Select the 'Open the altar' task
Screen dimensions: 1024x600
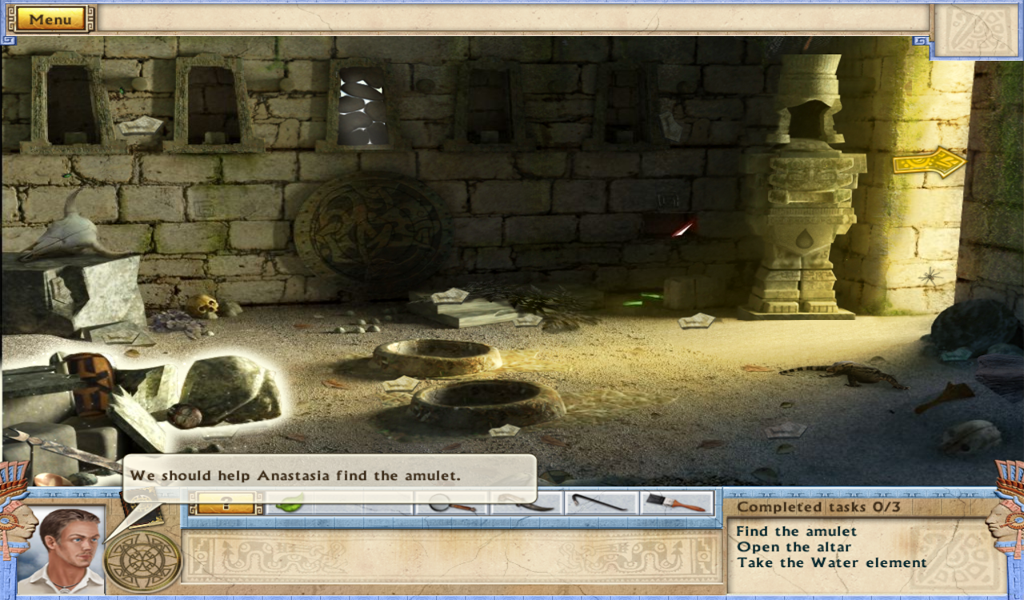coord(794,547)
